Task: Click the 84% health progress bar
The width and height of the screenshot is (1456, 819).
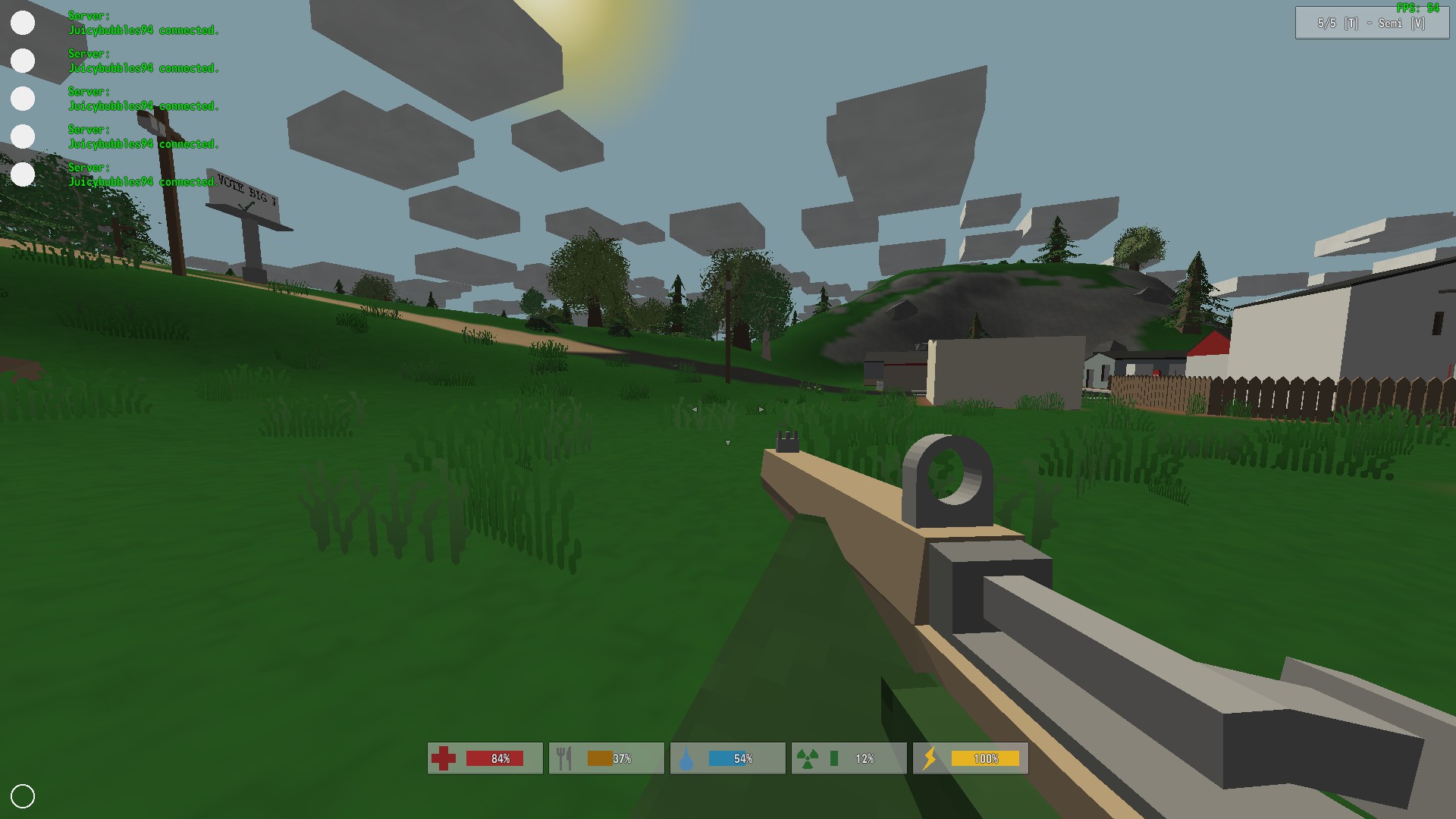Action: click(496, 758)
